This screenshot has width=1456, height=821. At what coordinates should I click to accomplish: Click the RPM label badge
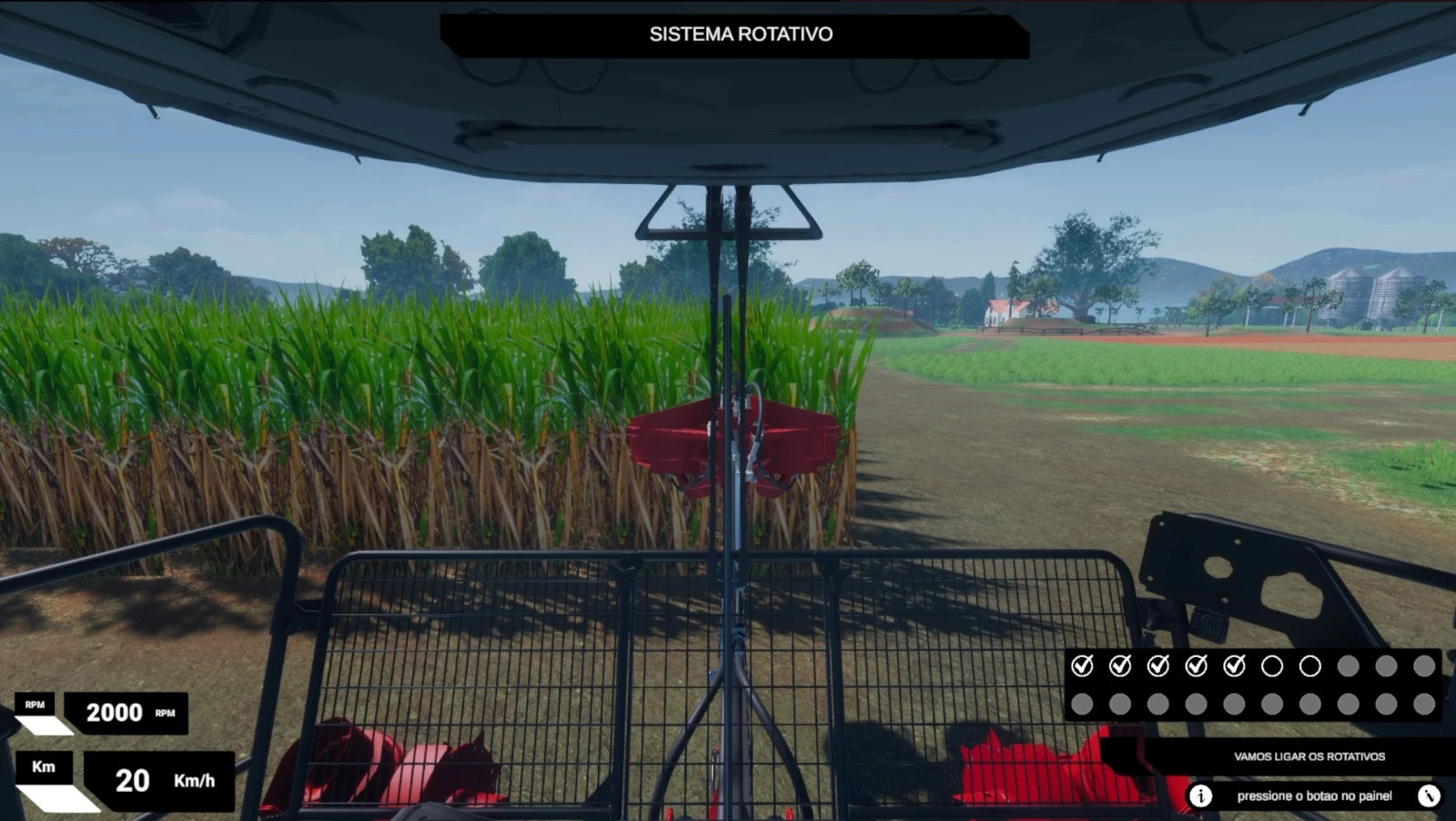pyautogui.click(x=34, y=703)
